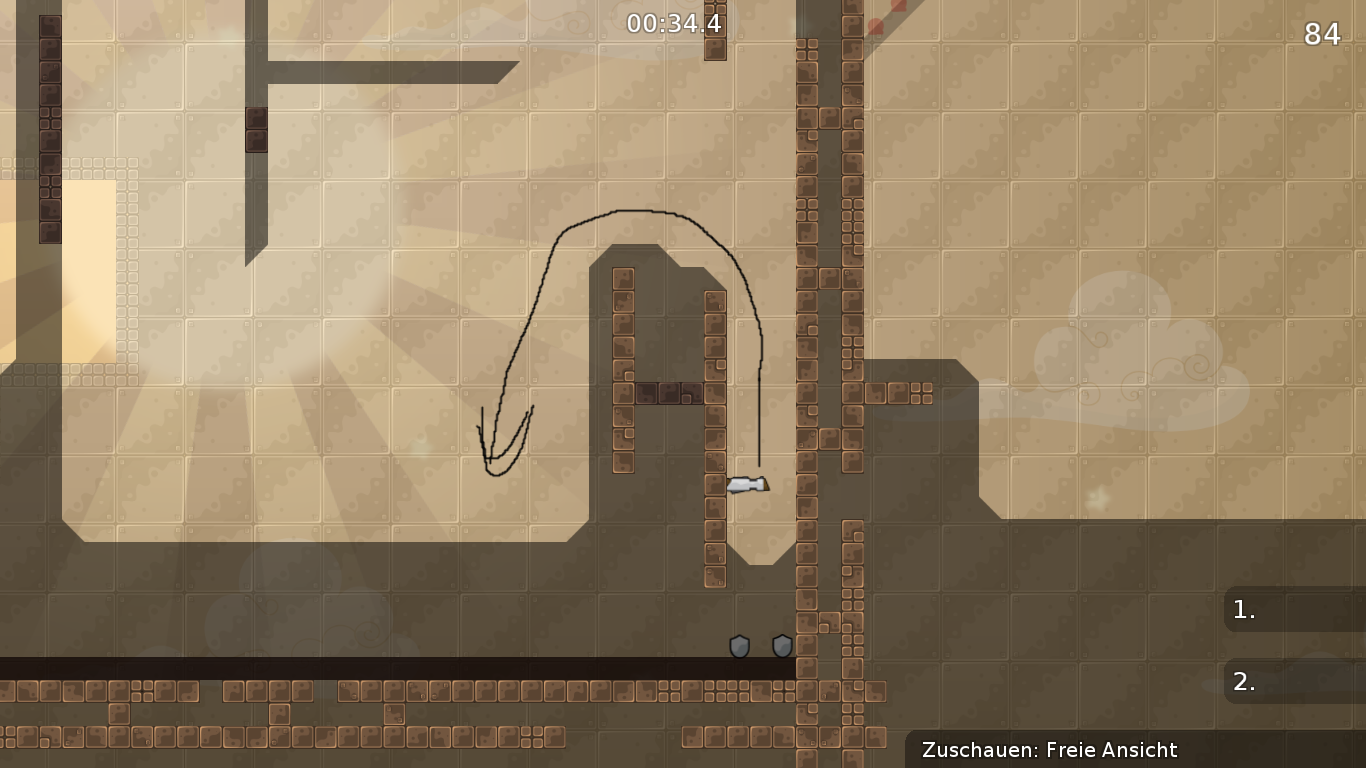Click the Zuschauen: Freie Ansicht text
1366x768 pixels.
[x=1050, y=750]
